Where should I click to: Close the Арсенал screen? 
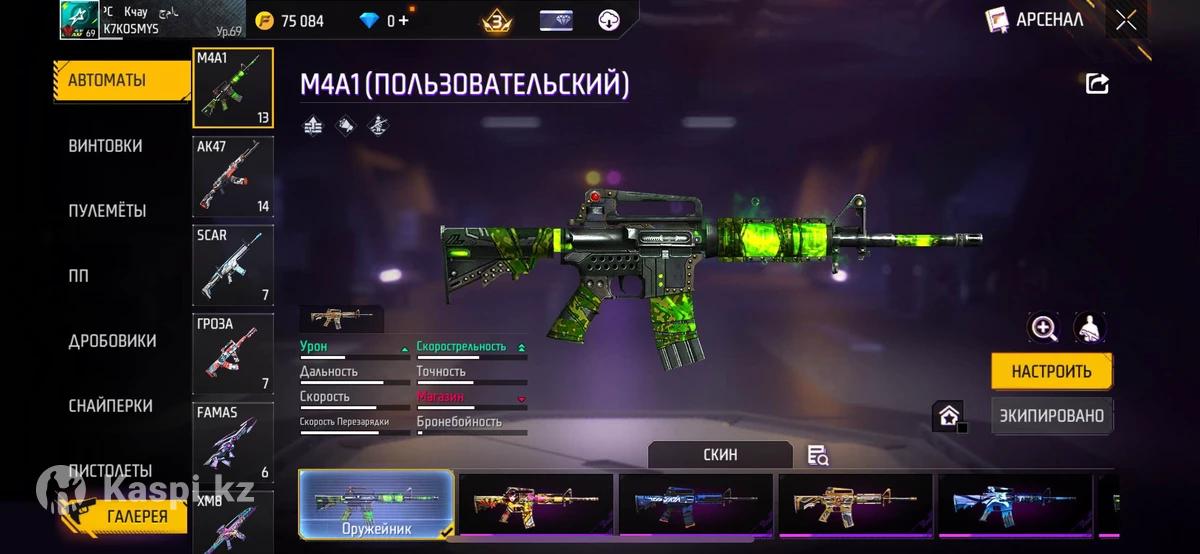click(x=1126, y=20)
